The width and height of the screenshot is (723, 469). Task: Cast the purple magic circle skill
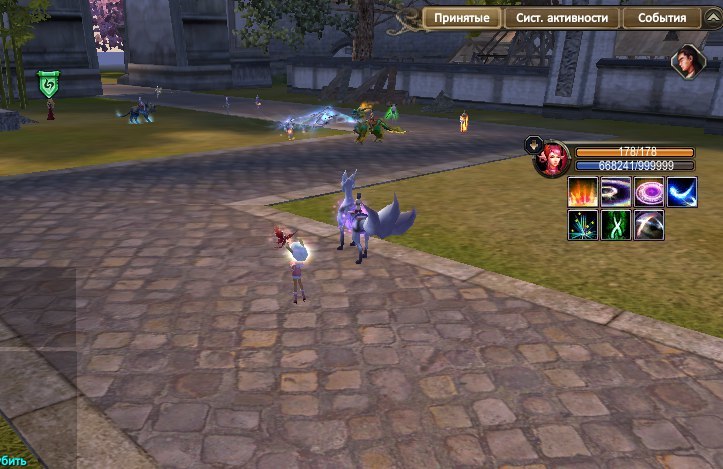click(x=649, y=191)
